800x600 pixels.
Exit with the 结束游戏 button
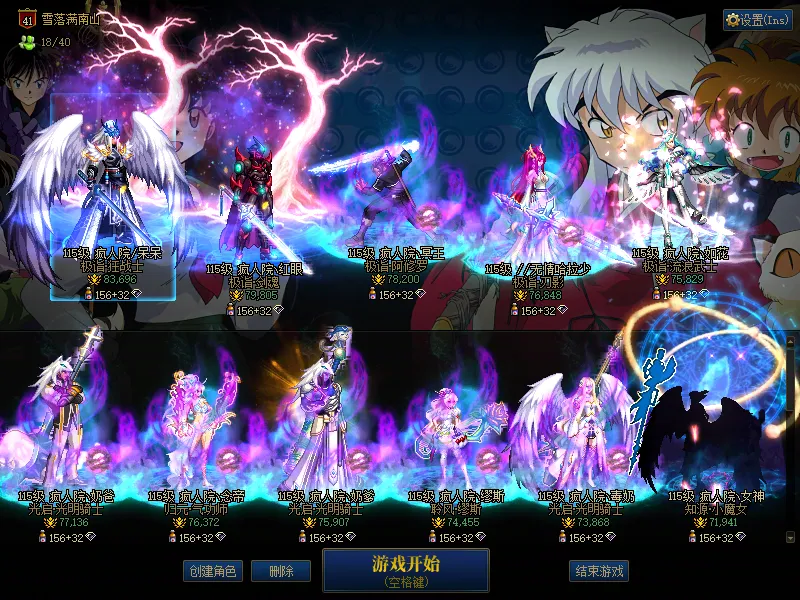pos(598,571)
